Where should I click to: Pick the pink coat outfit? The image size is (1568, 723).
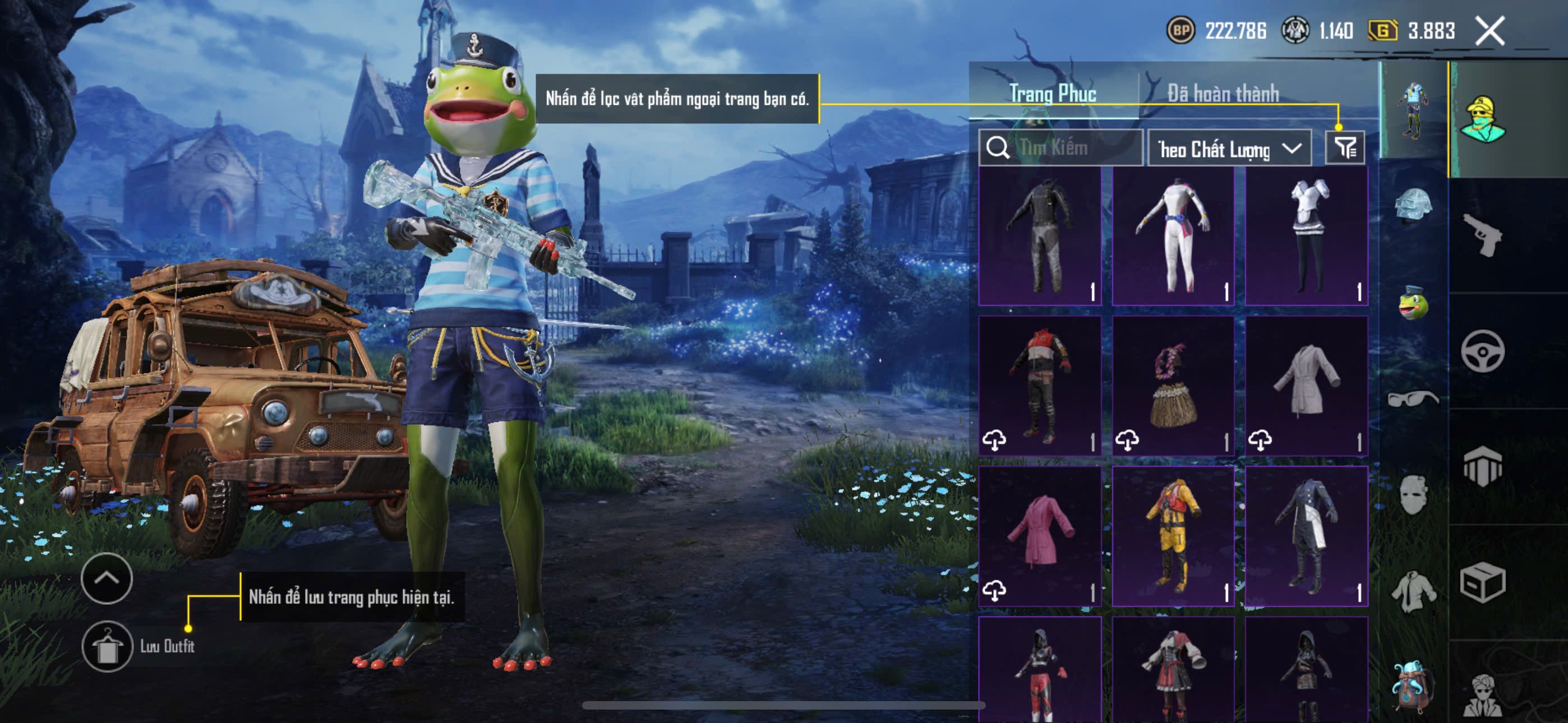point(1040,536)
